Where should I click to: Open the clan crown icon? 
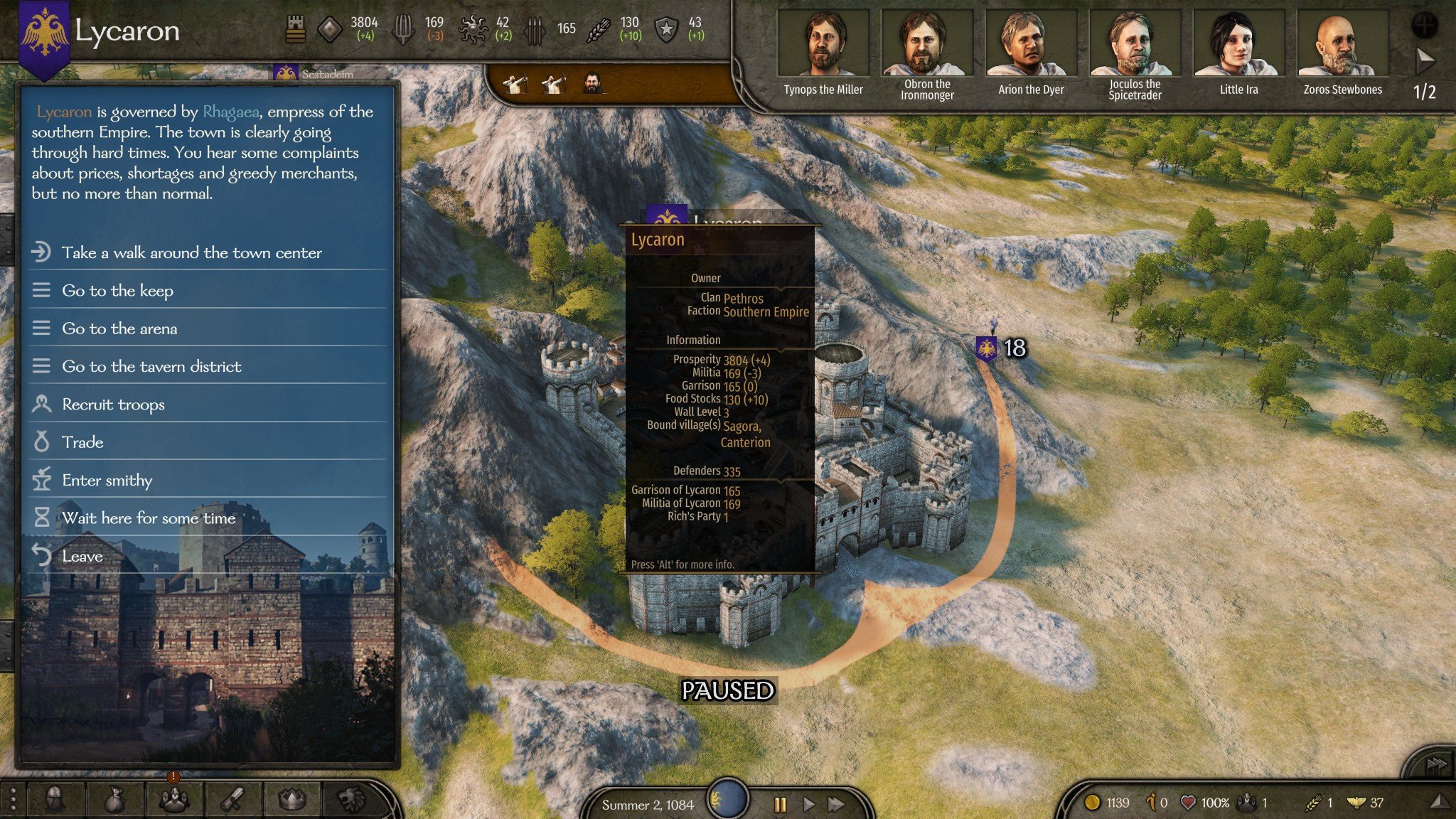(x=291, y=801)
